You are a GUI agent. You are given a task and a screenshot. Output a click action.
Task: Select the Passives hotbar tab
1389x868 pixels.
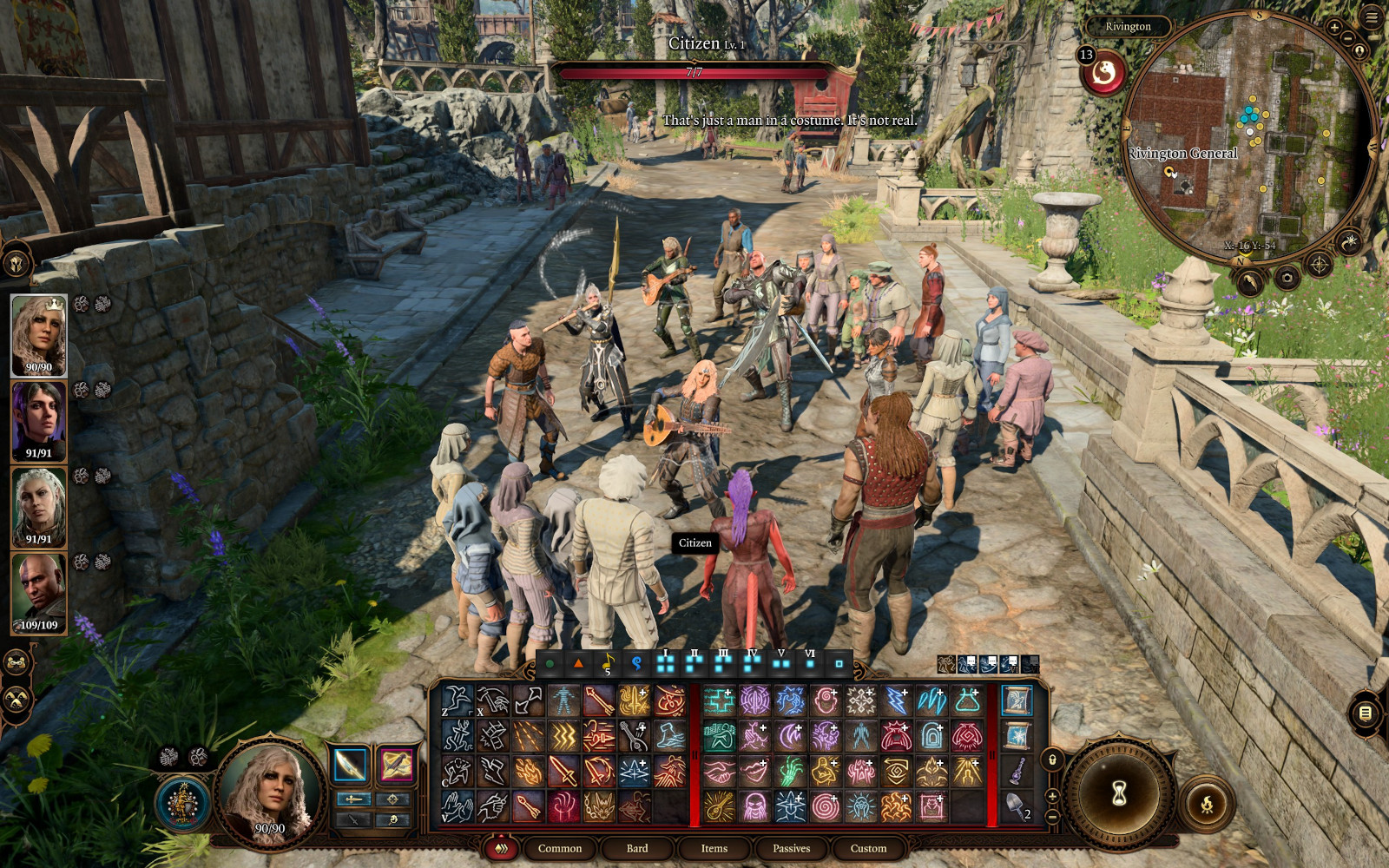(x=791, y=848)
